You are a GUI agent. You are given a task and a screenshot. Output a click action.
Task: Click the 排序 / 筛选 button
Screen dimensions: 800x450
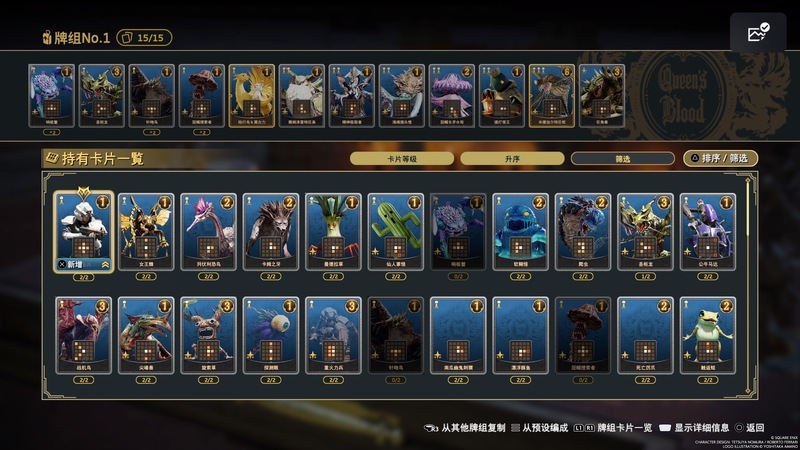[720, 158]
